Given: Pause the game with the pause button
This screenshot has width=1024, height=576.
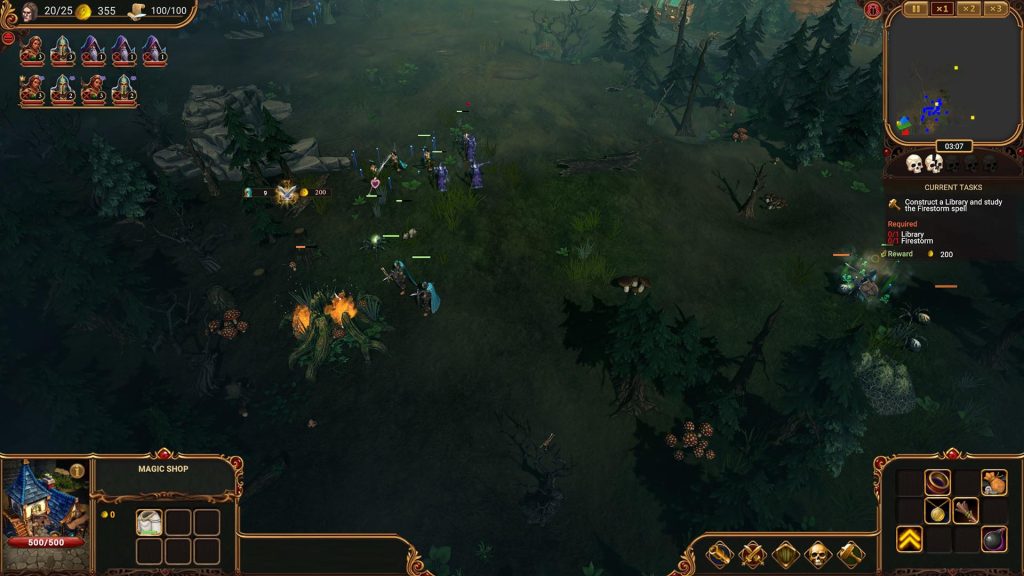Looking at the screenshot, I should 916,9.
